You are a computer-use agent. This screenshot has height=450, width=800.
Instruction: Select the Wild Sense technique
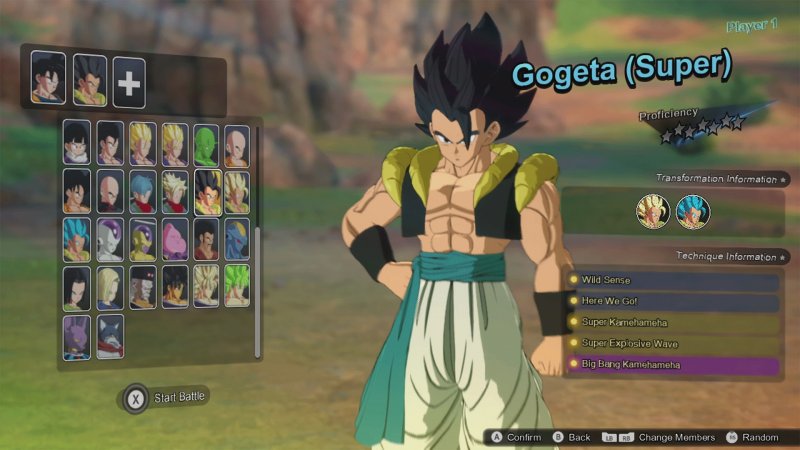tap(672, 280)
